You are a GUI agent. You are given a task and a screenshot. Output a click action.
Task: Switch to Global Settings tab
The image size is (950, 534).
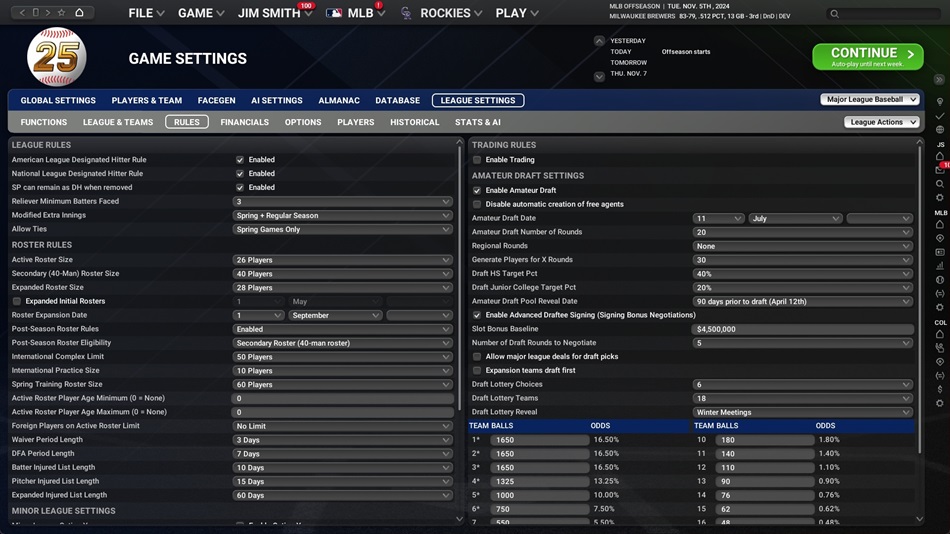tap(58, 100)
